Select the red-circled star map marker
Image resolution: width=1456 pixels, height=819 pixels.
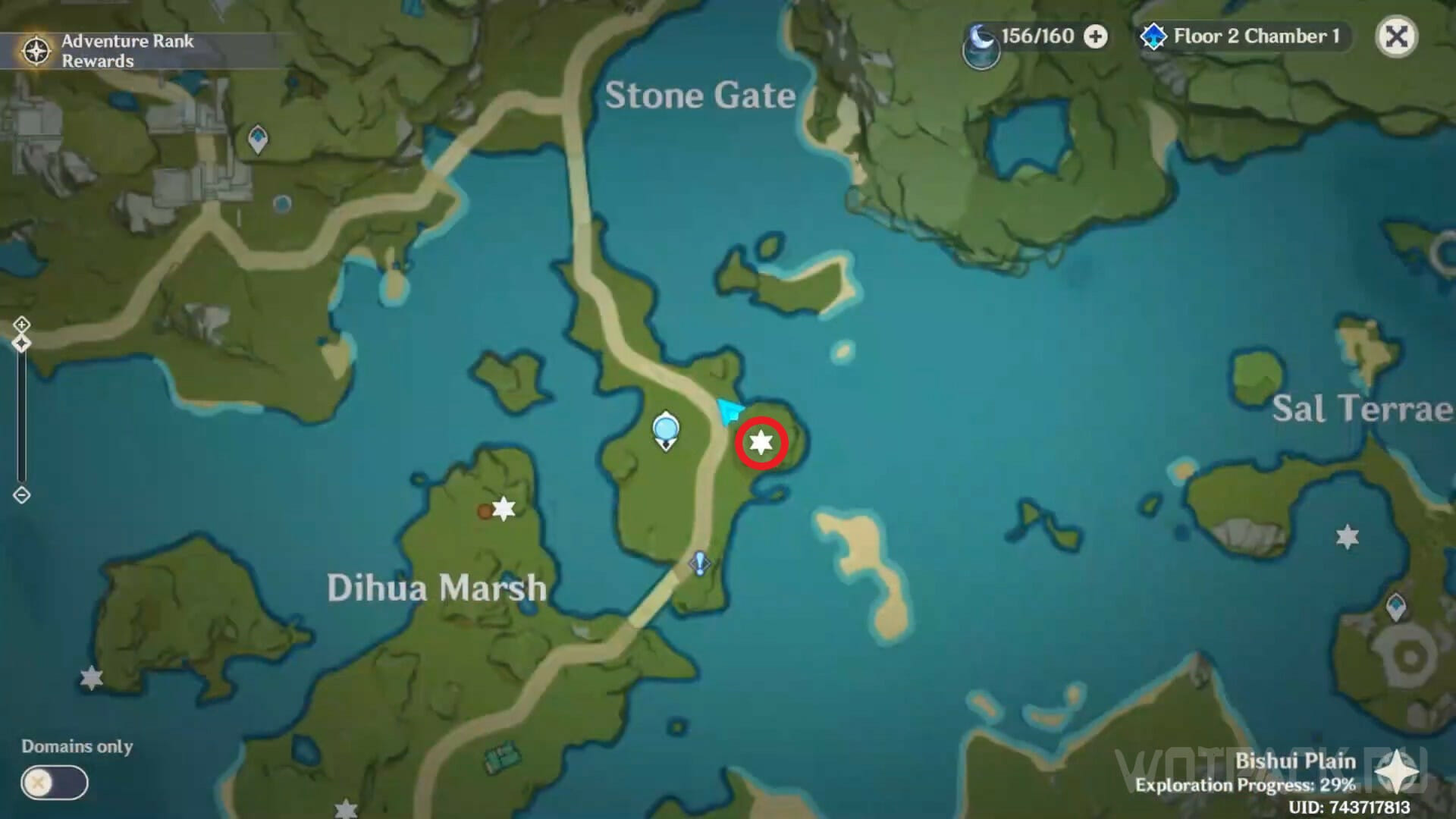tap(761, 443)
